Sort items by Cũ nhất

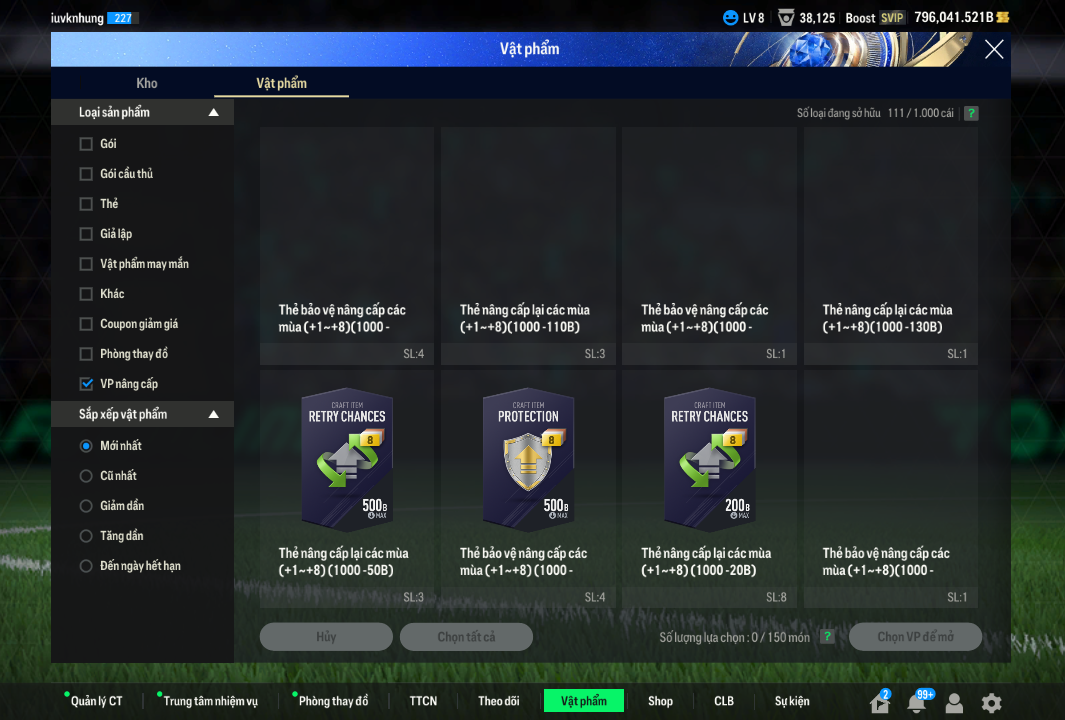coord(86,476)
